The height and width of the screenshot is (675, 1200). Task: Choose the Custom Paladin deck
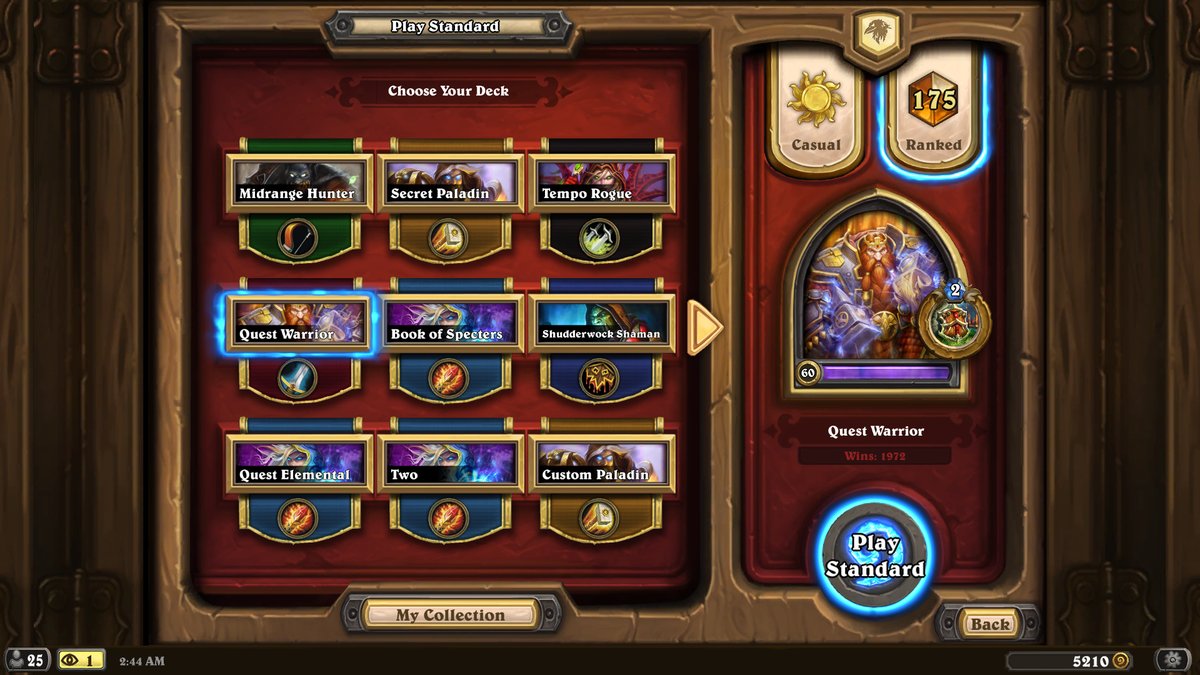pyautogui.click(x=600, y=465)
